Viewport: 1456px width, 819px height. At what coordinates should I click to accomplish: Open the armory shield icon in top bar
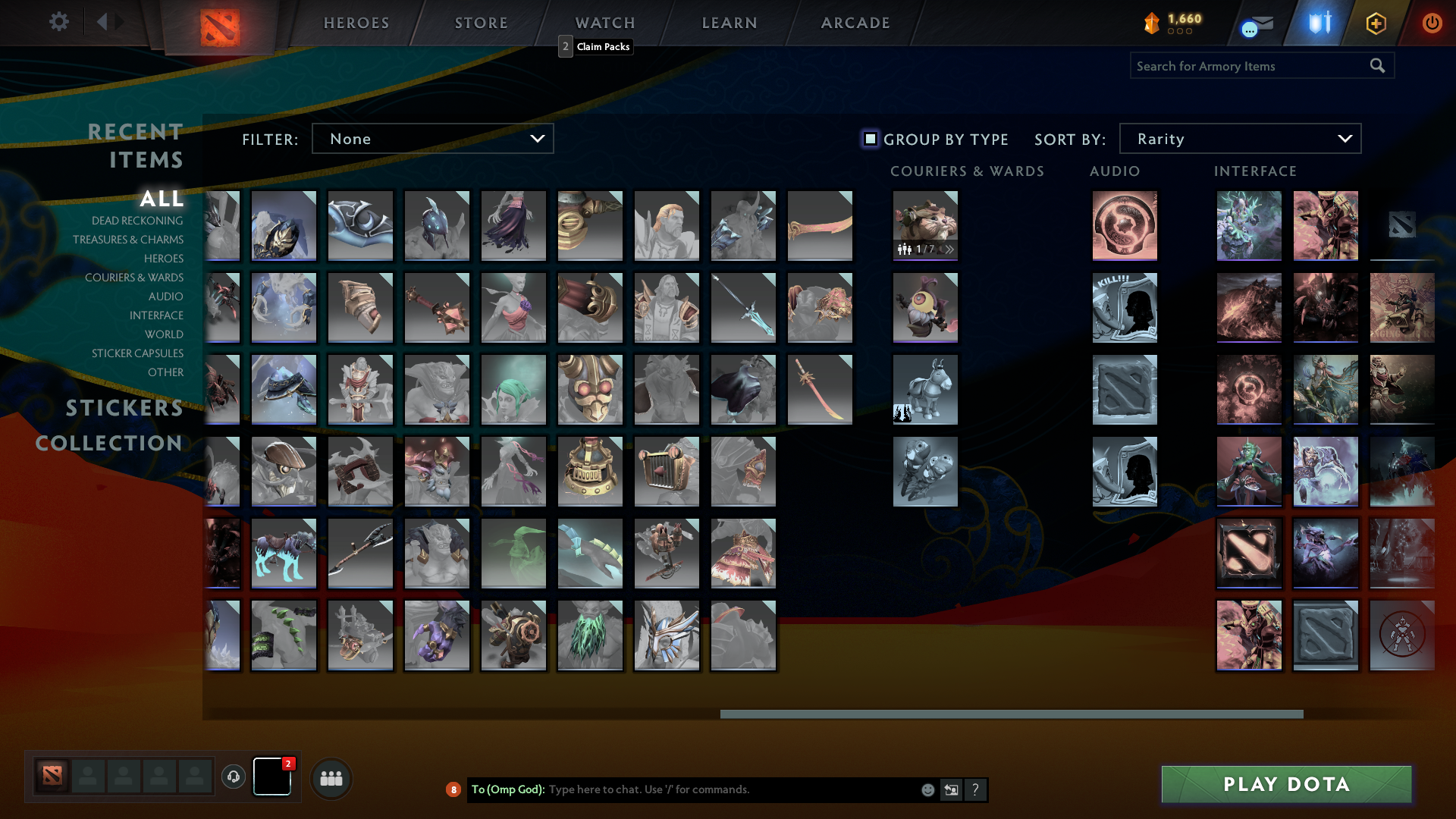click(x=1318, y=23)
